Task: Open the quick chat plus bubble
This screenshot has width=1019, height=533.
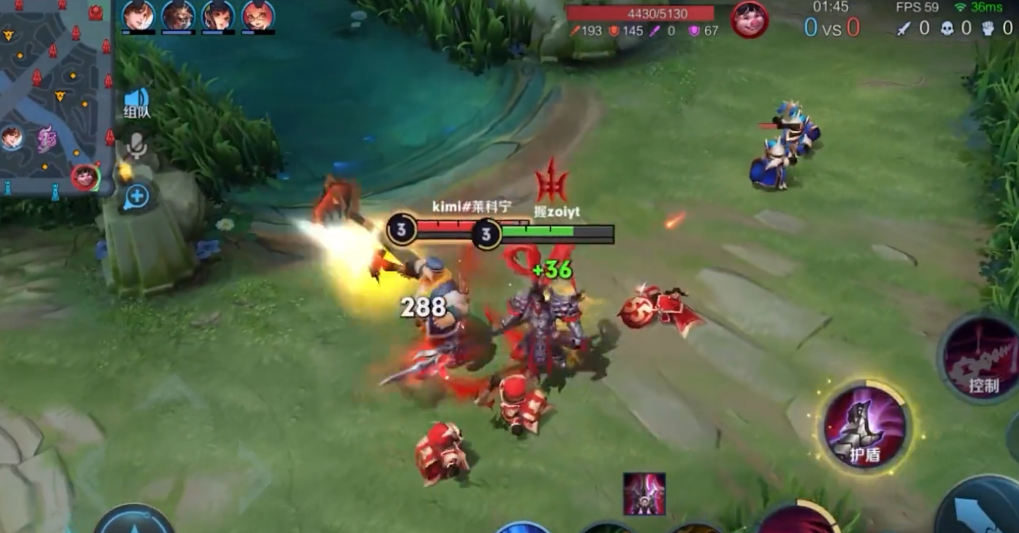Action: (x=136, y=196)
